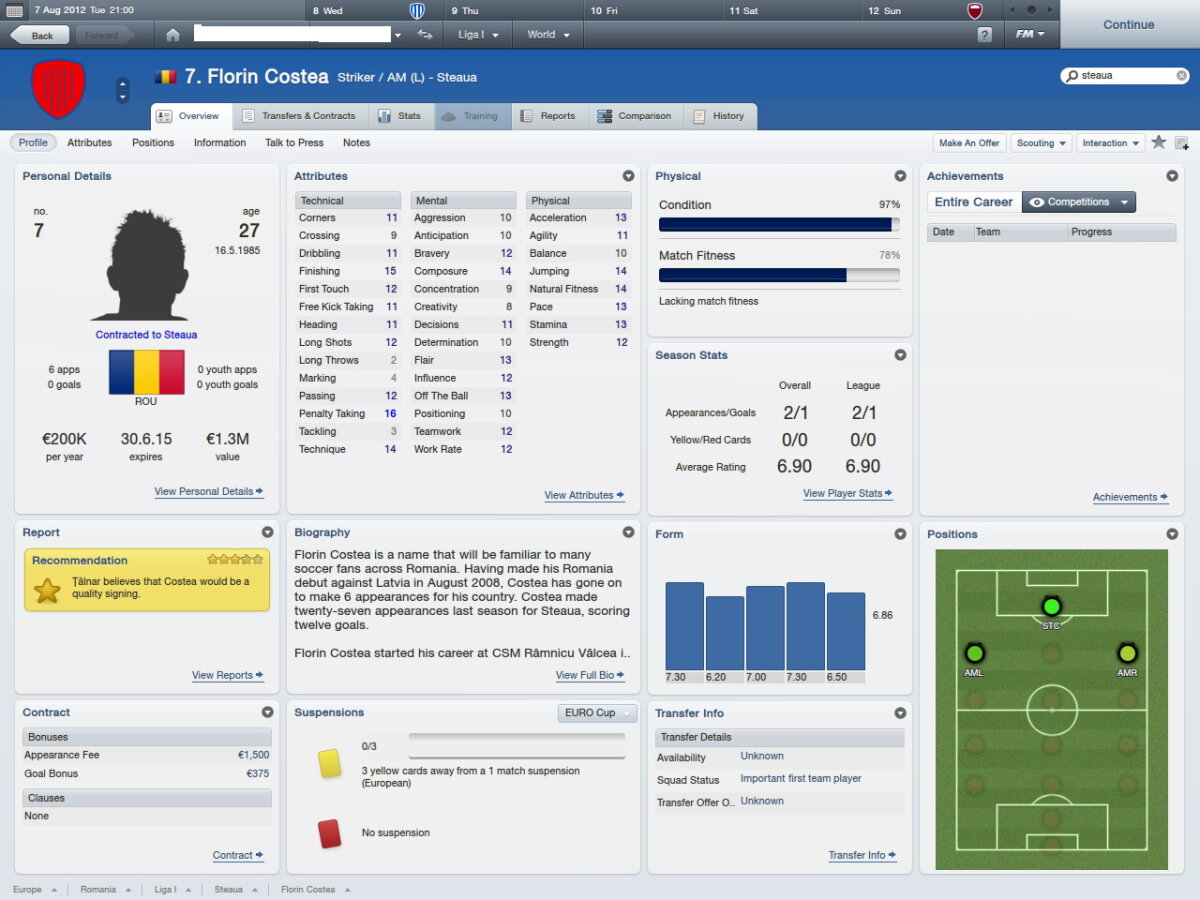Open the Interaction dropdown
The height and width of the screenshot is (900, 1200).
tap(1110, 143)
